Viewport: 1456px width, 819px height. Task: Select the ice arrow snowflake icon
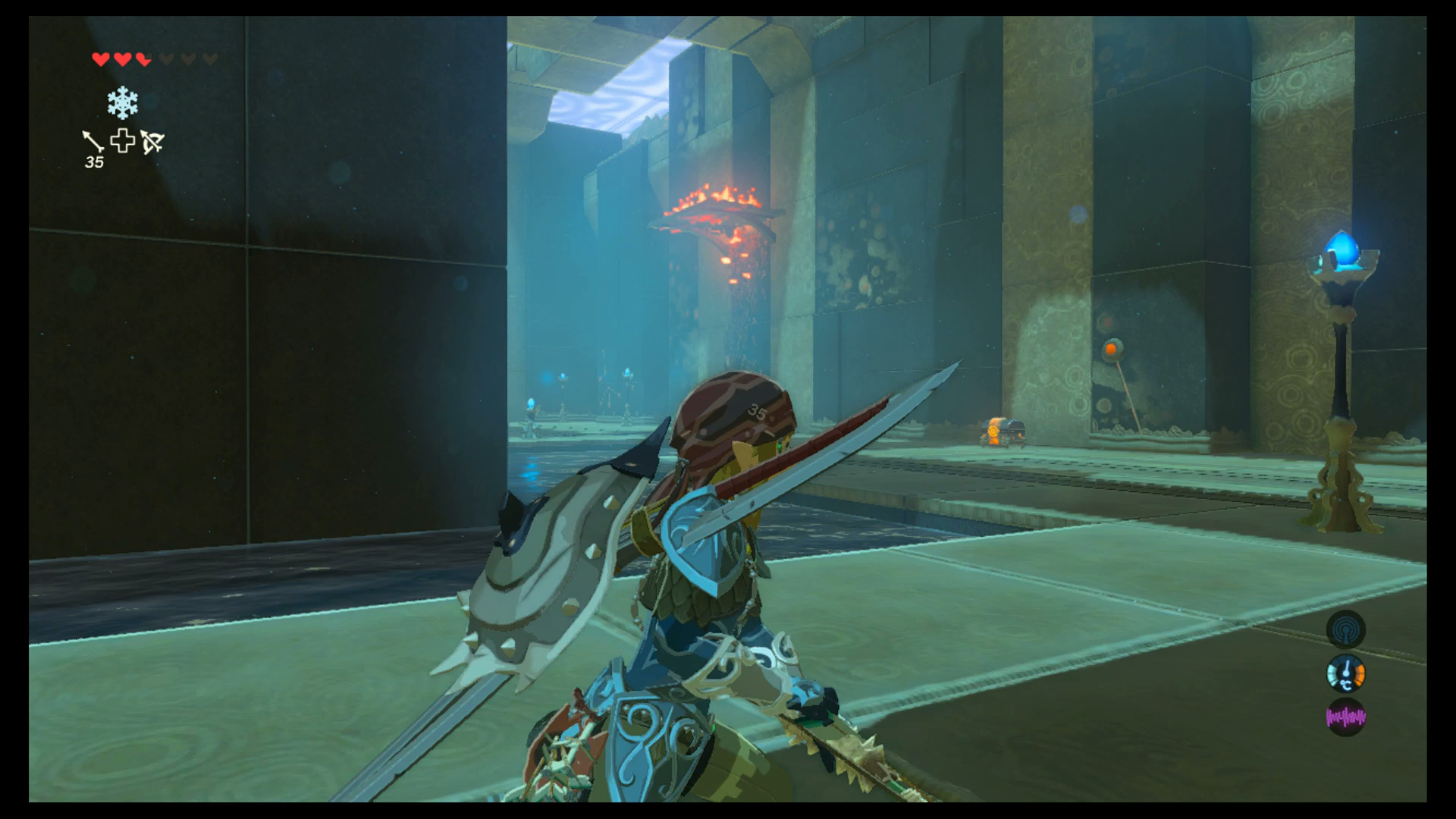[x=123, y=103]
